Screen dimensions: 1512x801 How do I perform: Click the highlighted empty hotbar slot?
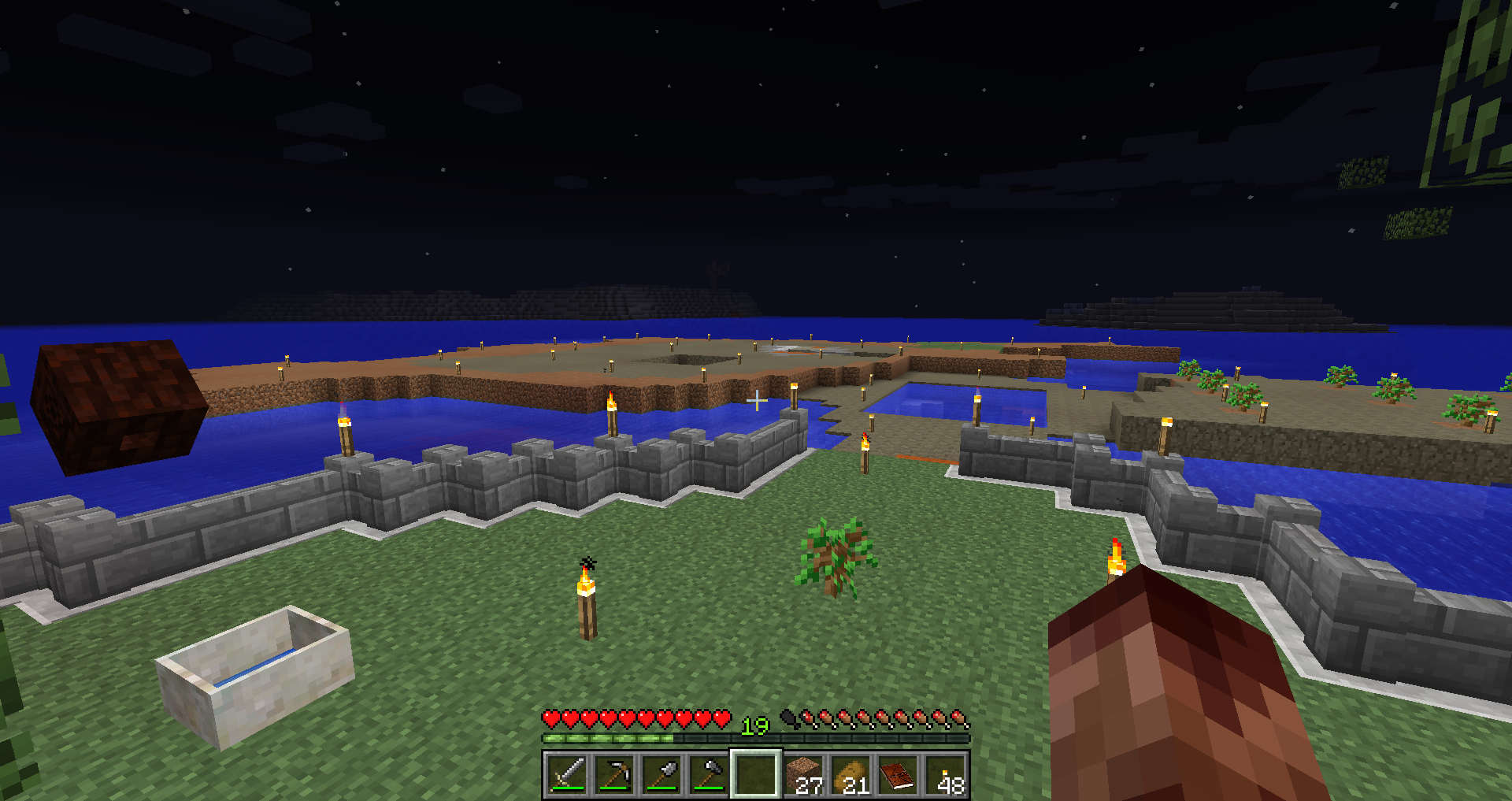(x=756, y=774)
